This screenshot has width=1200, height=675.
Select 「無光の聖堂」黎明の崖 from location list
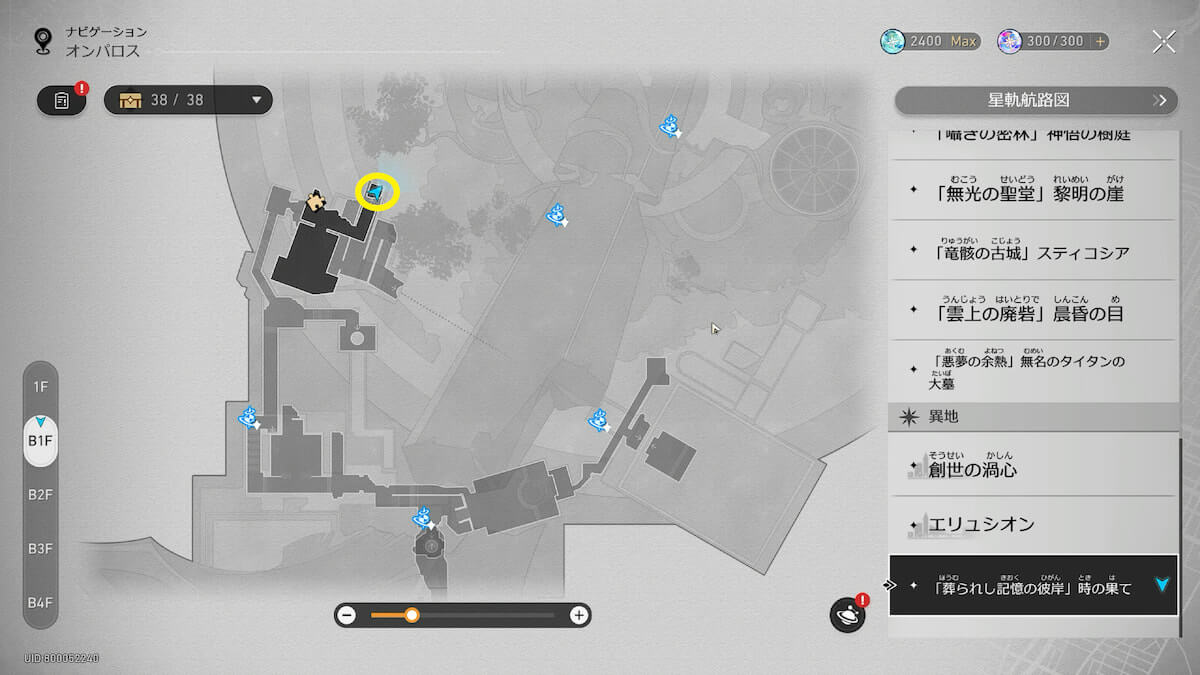pyautogui.click(x=1033, y=193)
